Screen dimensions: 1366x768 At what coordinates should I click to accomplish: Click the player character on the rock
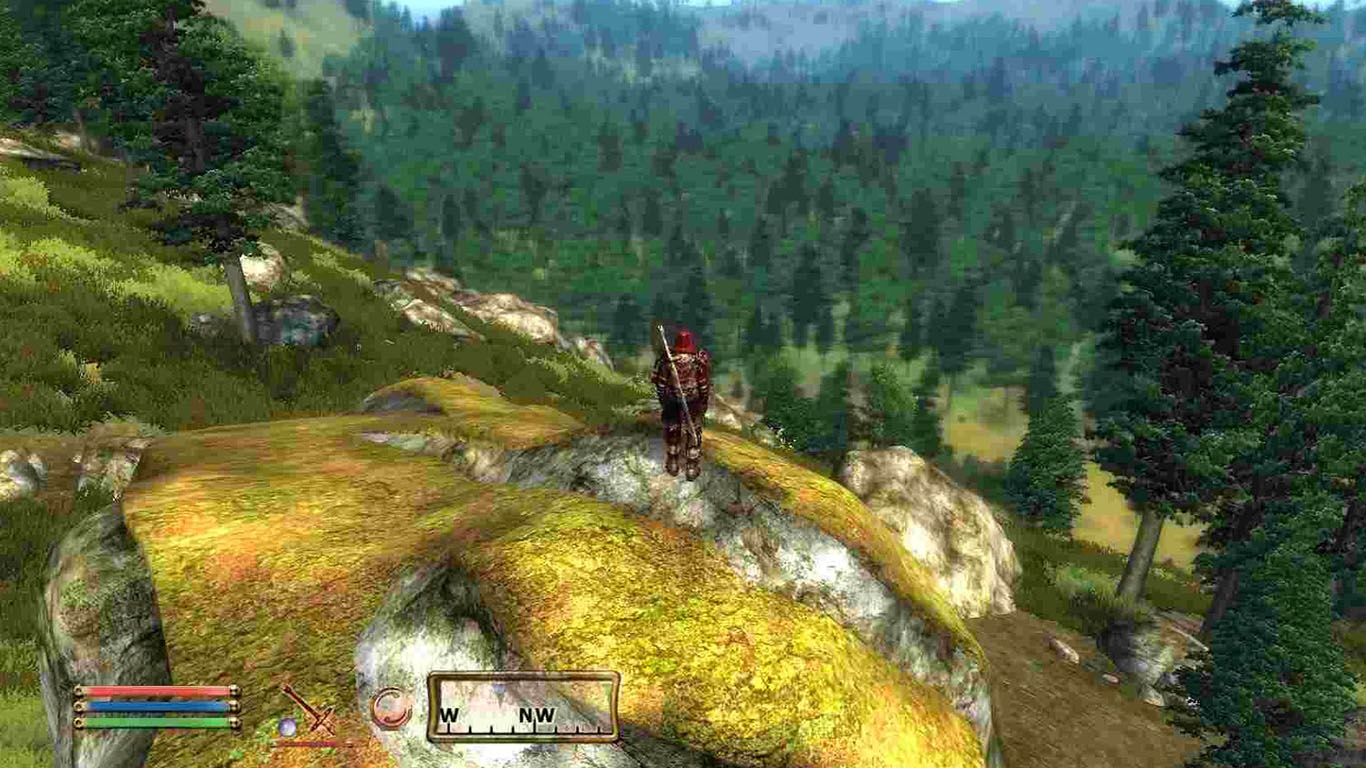point(683,400)
